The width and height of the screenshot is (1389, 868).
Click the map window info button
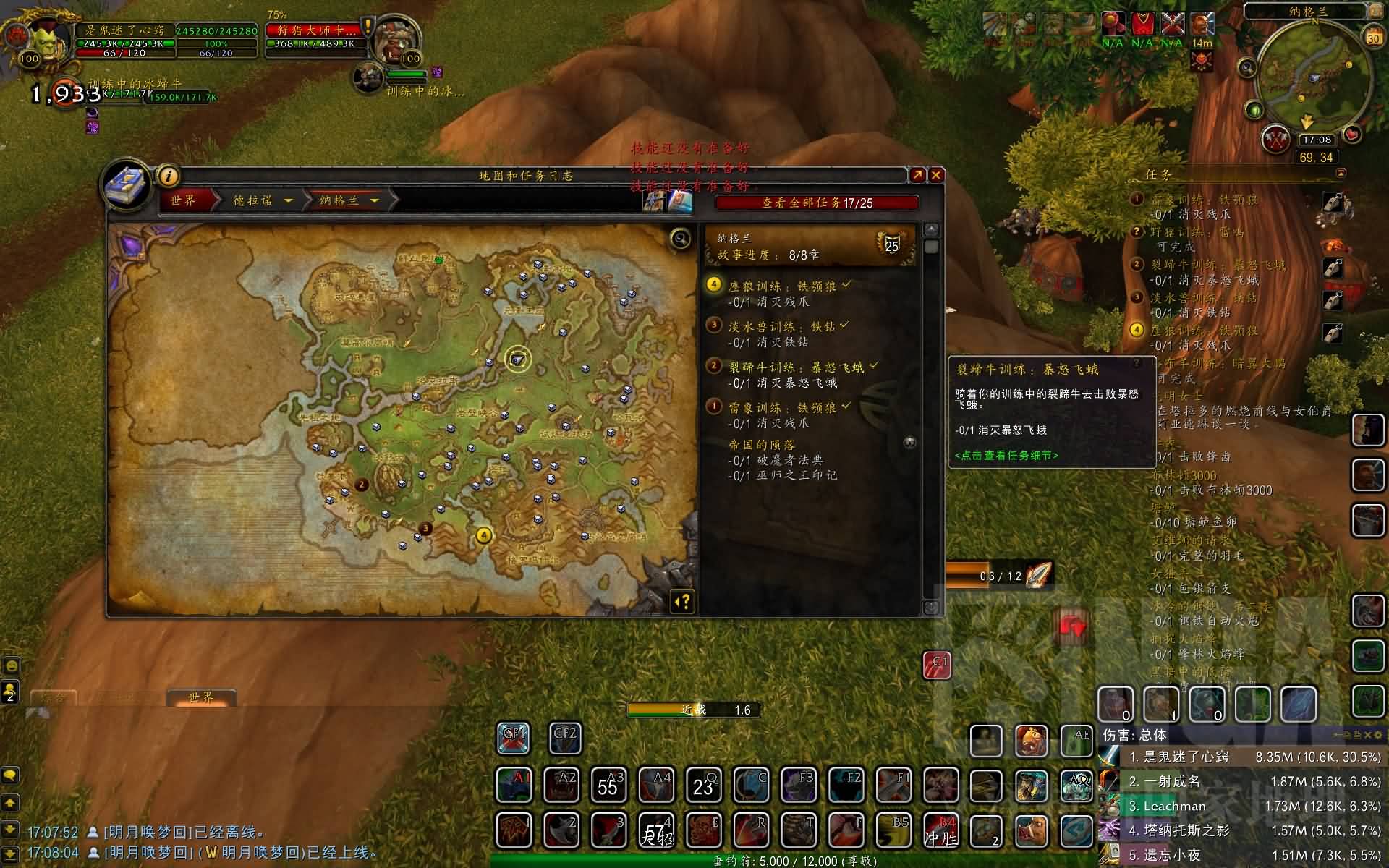[x=168, y=176]
